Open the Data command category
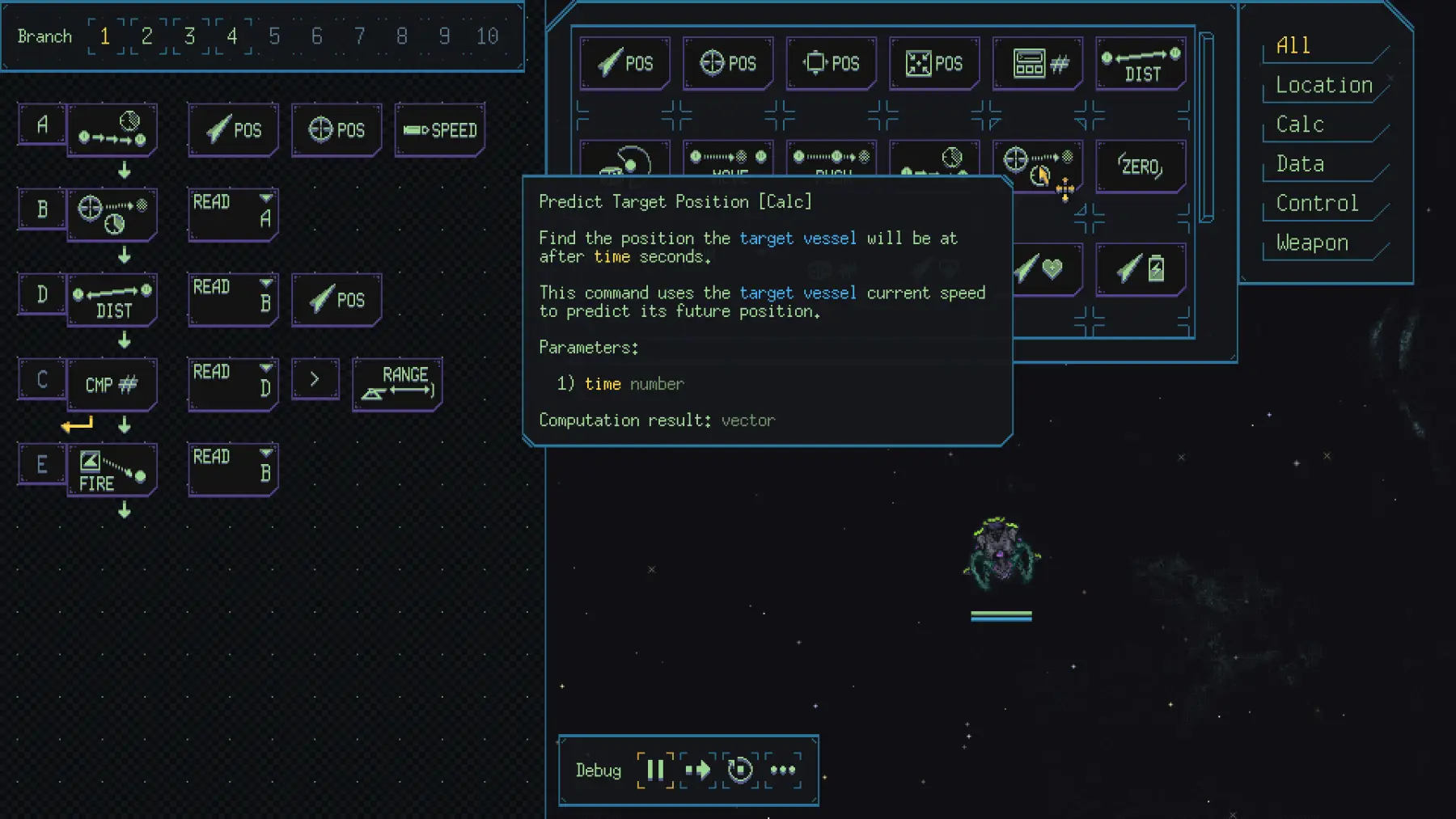The image size is (1456, 819). pos(1300,164)
